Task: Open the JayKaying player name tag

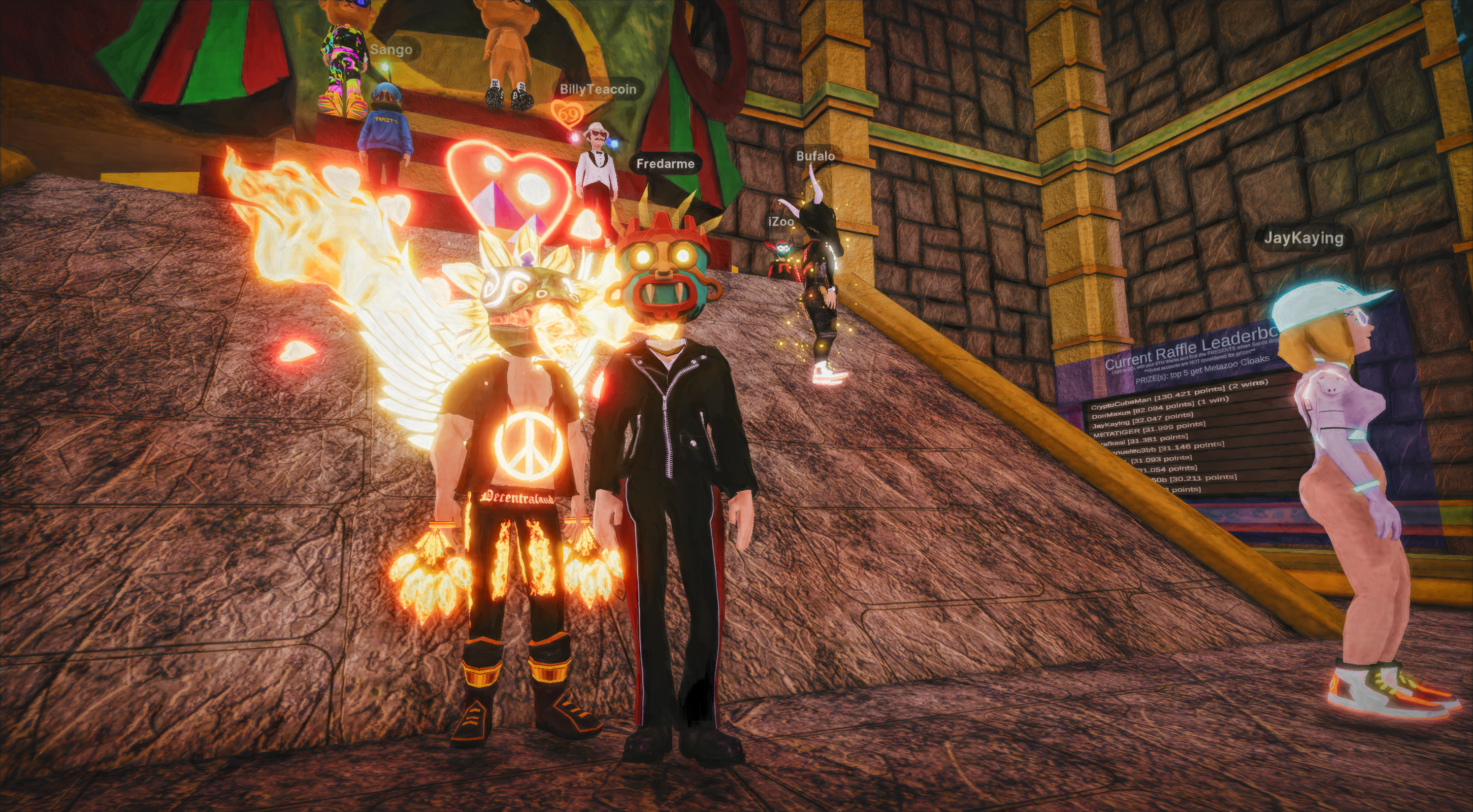Action: click(x=1303, y=238)
